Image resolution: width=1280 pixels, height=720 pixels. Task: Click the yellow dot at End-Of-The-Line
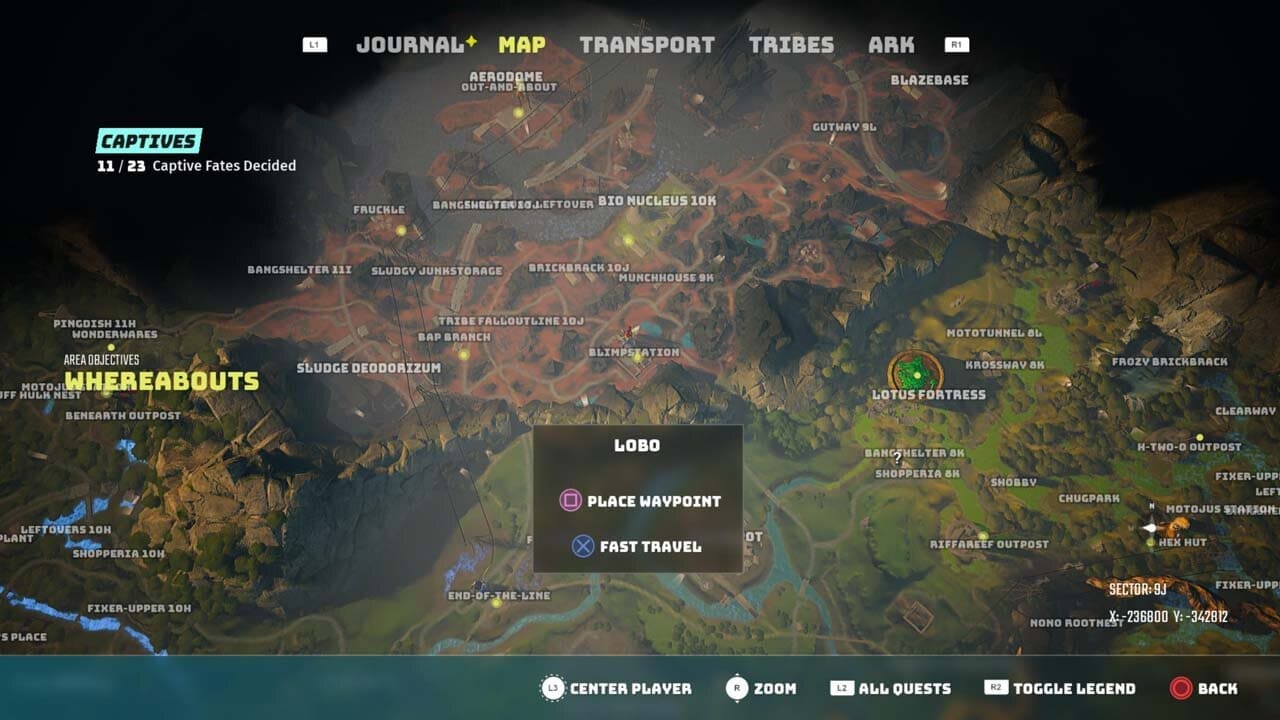click(494, 605)
